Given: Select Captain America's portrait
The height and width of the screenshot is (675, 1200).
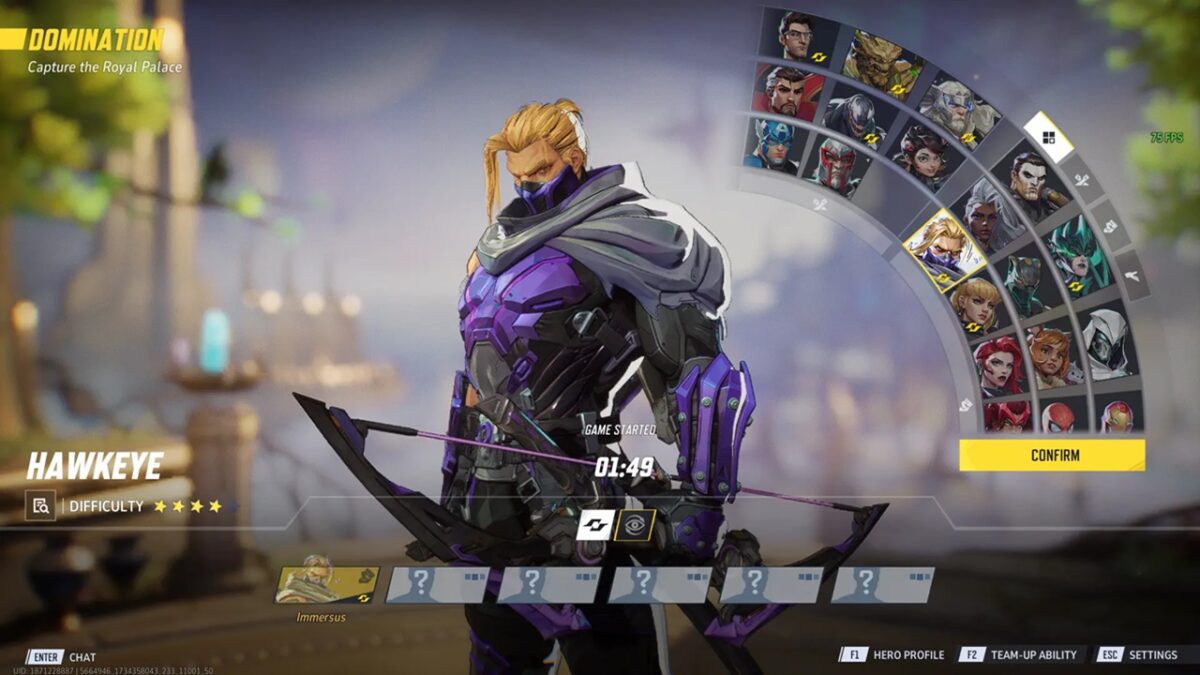Looking at the screenshot, I should pyautogui.click(x=771, y=144).
